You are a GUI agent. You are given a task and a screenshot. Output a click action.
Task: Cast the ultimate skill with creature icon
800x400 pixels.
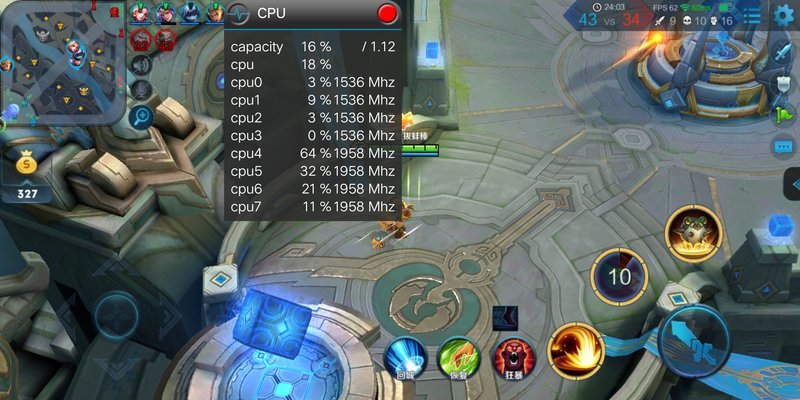(692, 233)
